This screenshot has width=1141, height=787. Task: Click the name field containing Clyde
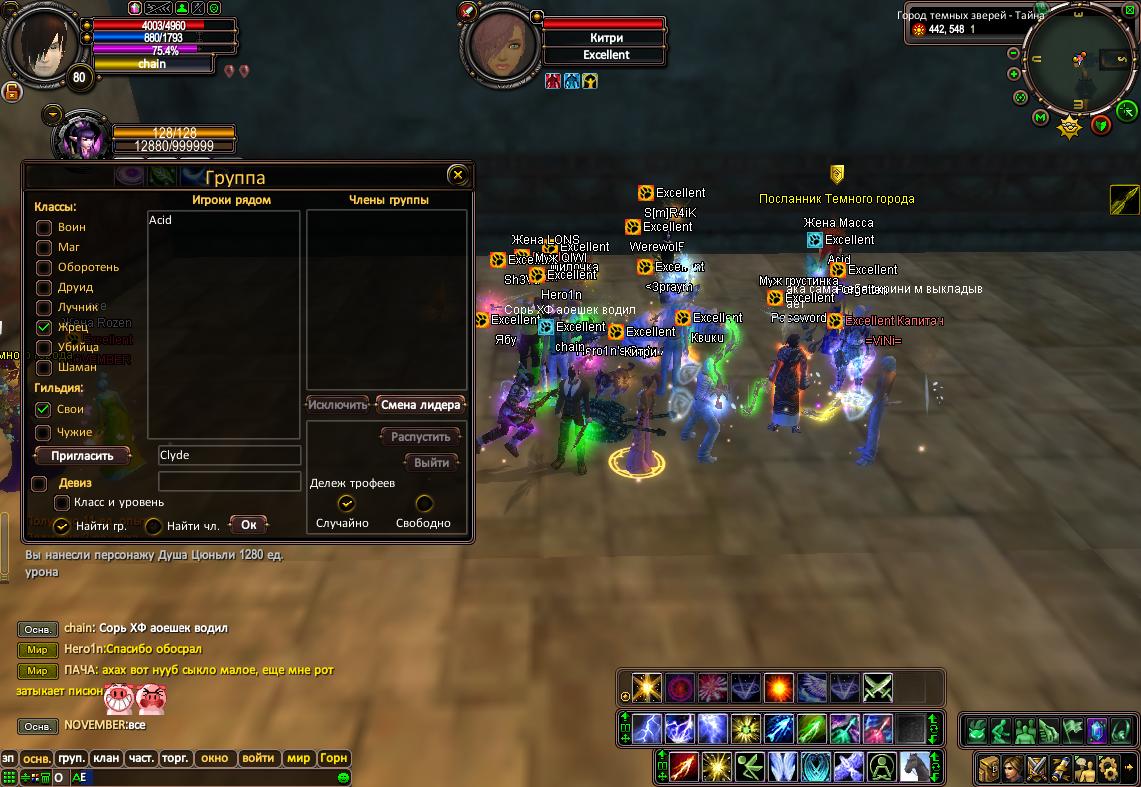coord(229,455)
